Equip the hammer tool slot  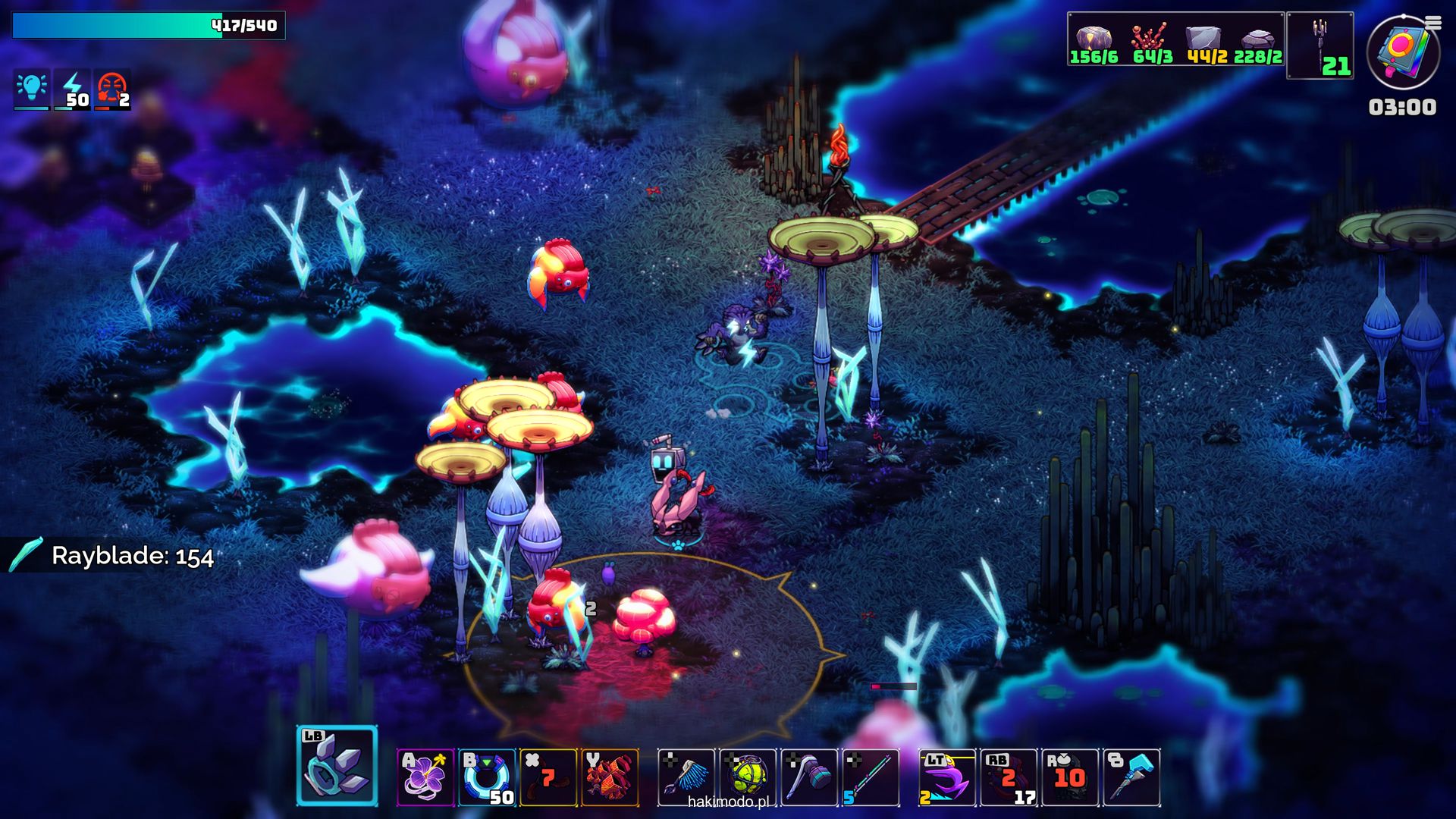[809, 777]
